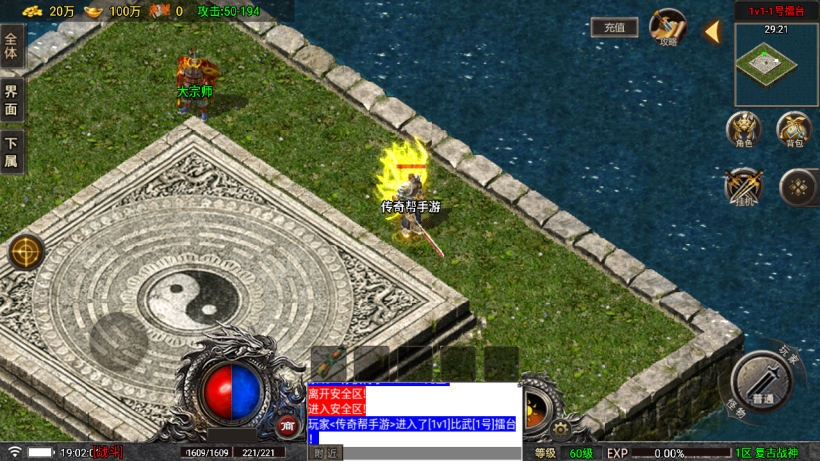Switch to the 下属 tab
This screenshot has height=461, width=820.
(x=11, y=152)
